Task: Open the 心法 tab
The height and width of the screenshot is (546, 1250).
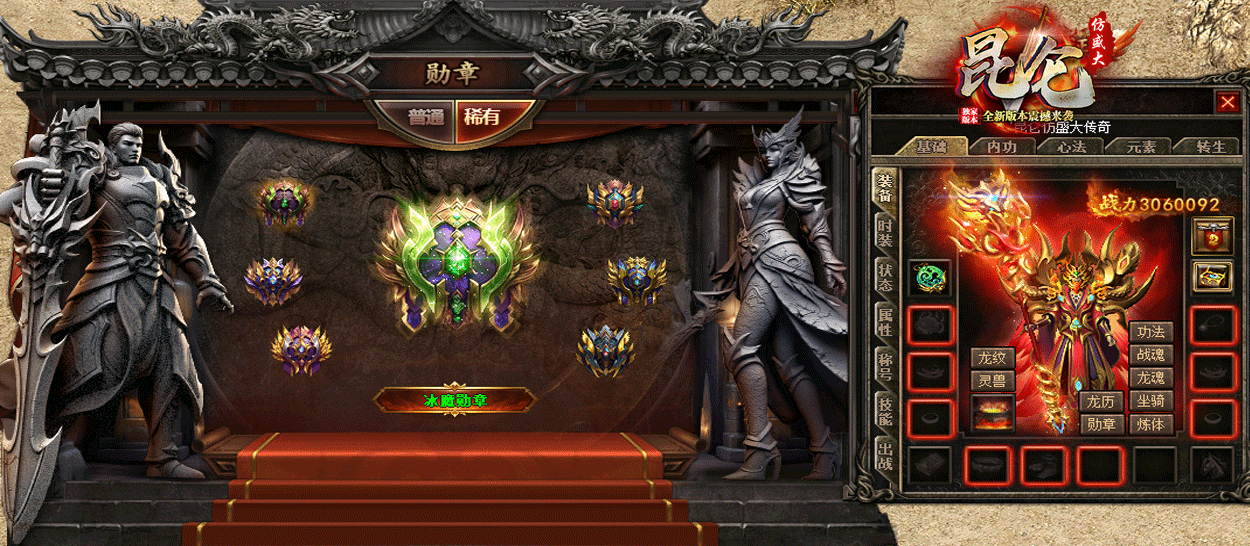Action: pos(1071,146)
